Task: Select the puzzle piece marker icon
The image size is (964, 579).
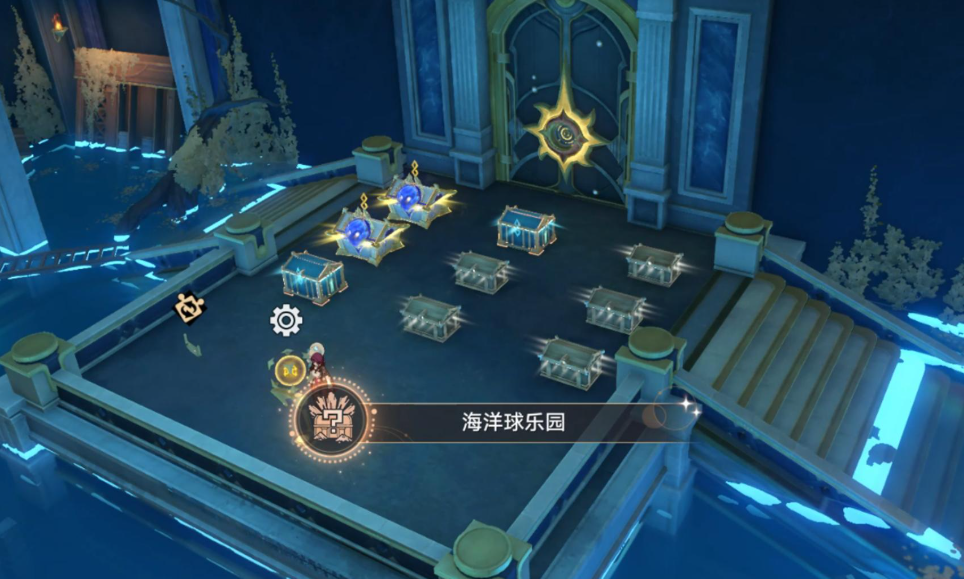Action: point(189,310)
